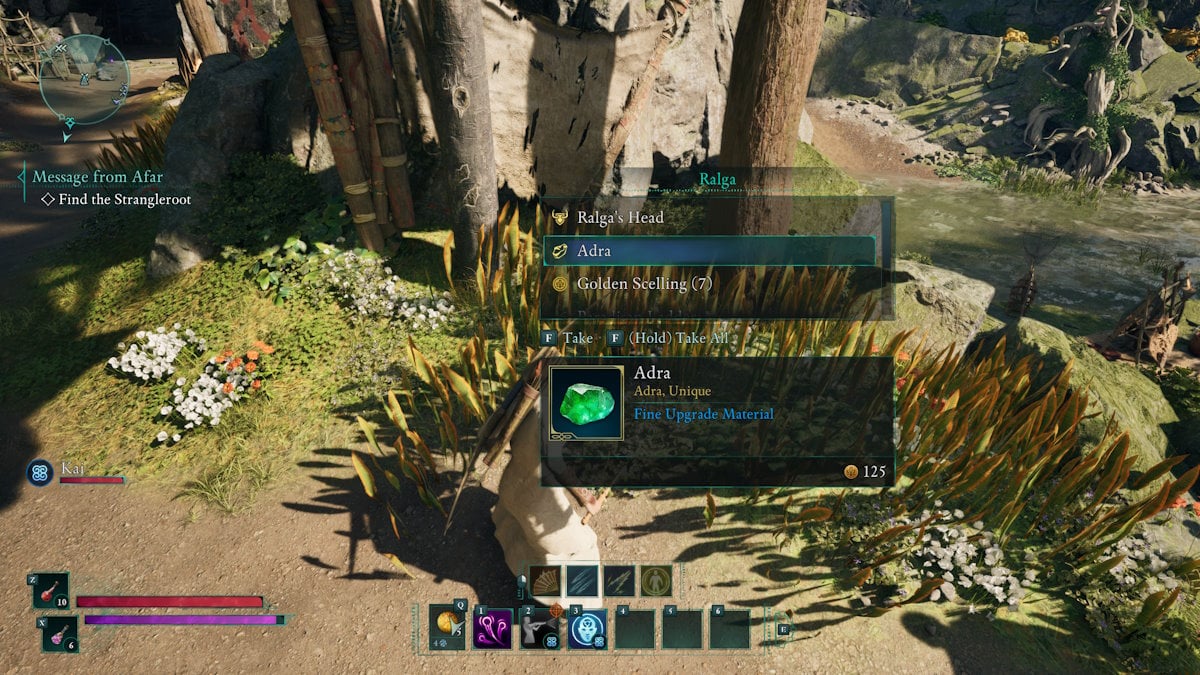
Task: Click Kai's companion portrait icon
Action: coord(41,472)
